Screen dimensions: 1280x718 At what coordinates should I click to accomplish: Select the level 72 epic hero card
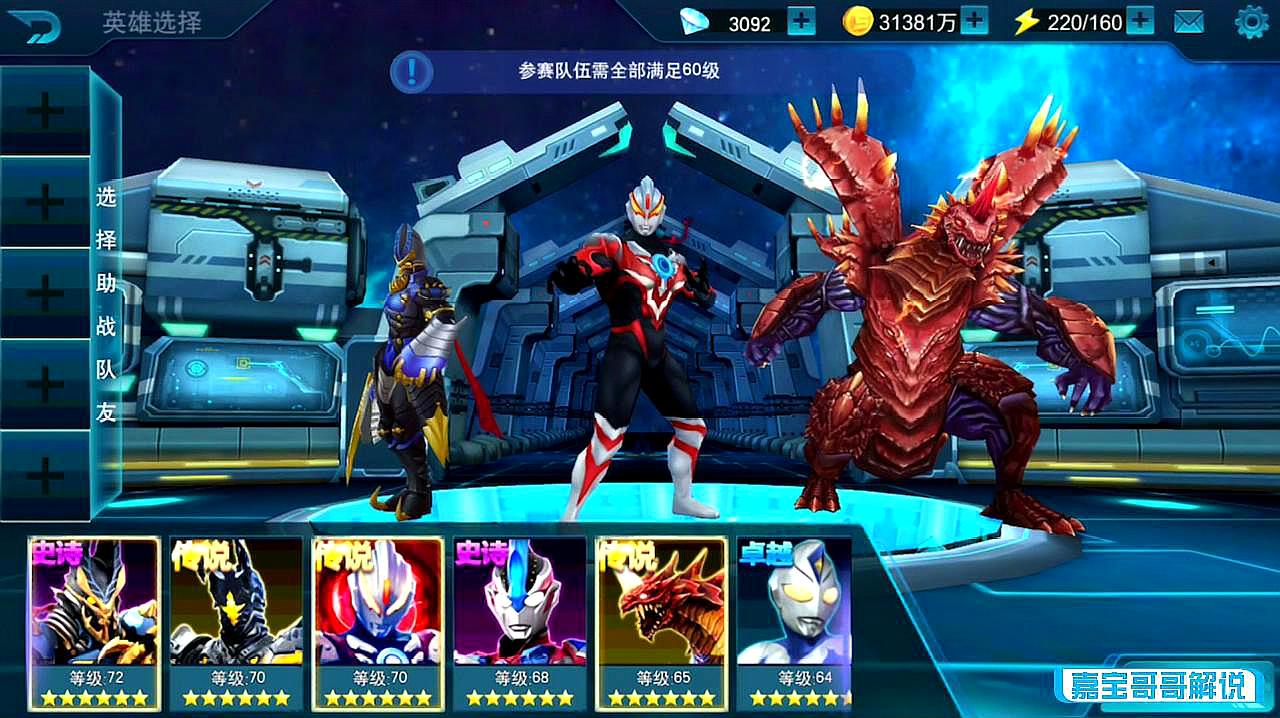point(95,620)
